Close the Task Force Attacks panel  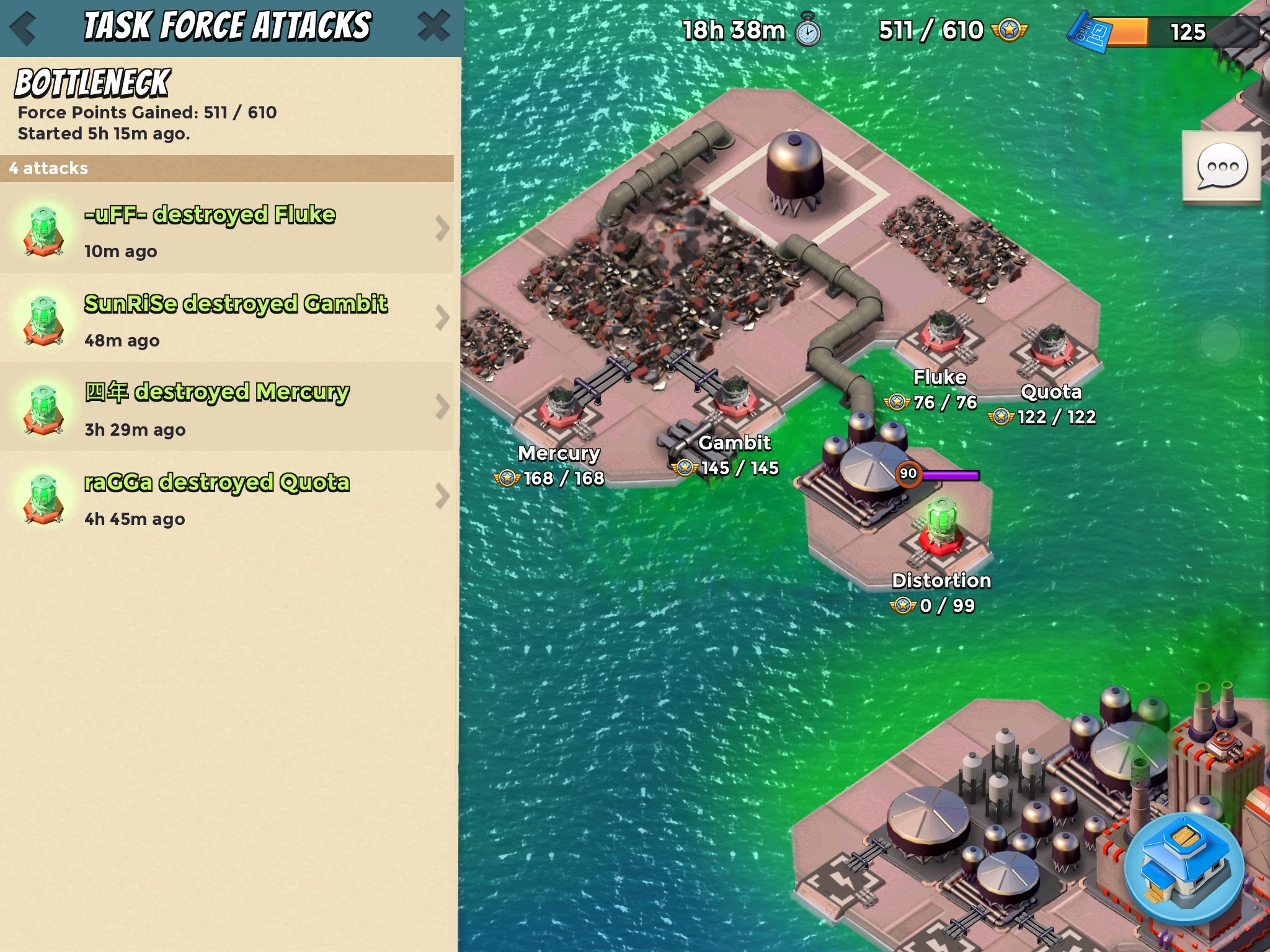tap(433, 27)
